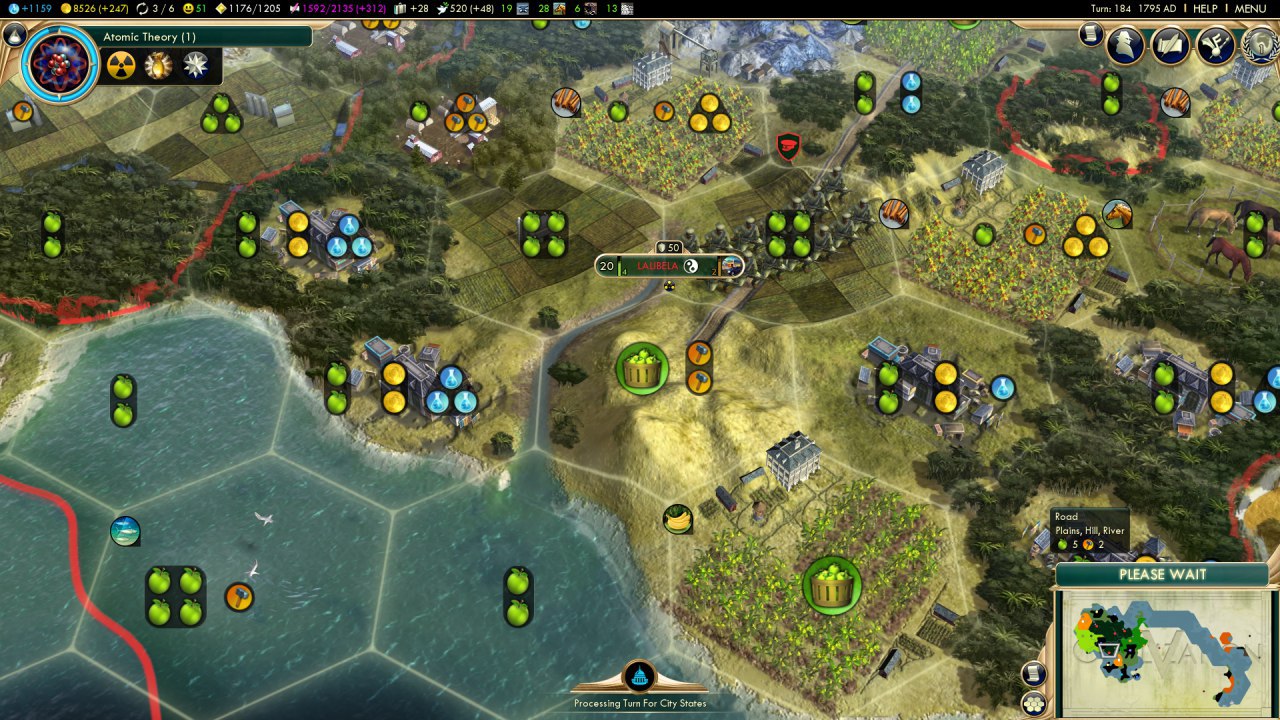Open the World Congress globe icon
This screenshot has width=1280, height=720.
pos(1260,45)
